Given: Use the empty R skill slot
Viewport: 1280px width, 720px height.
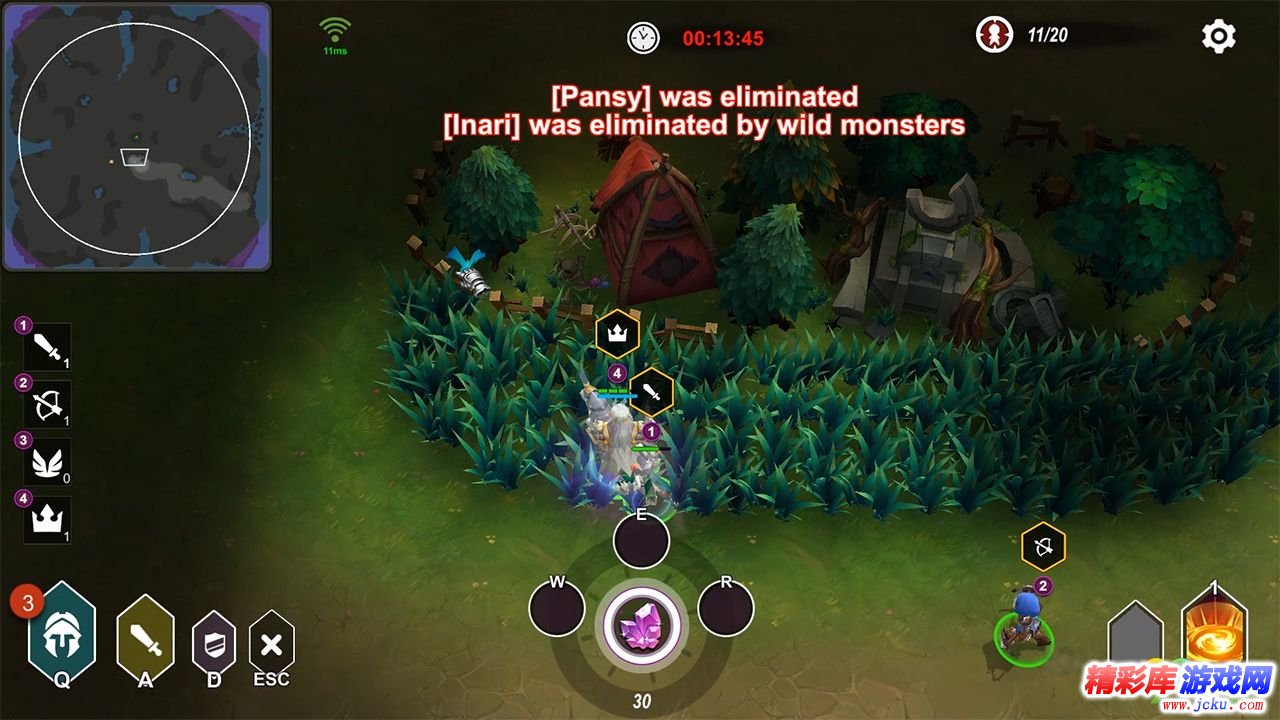Looking at the screenshot, I should 725,607.
